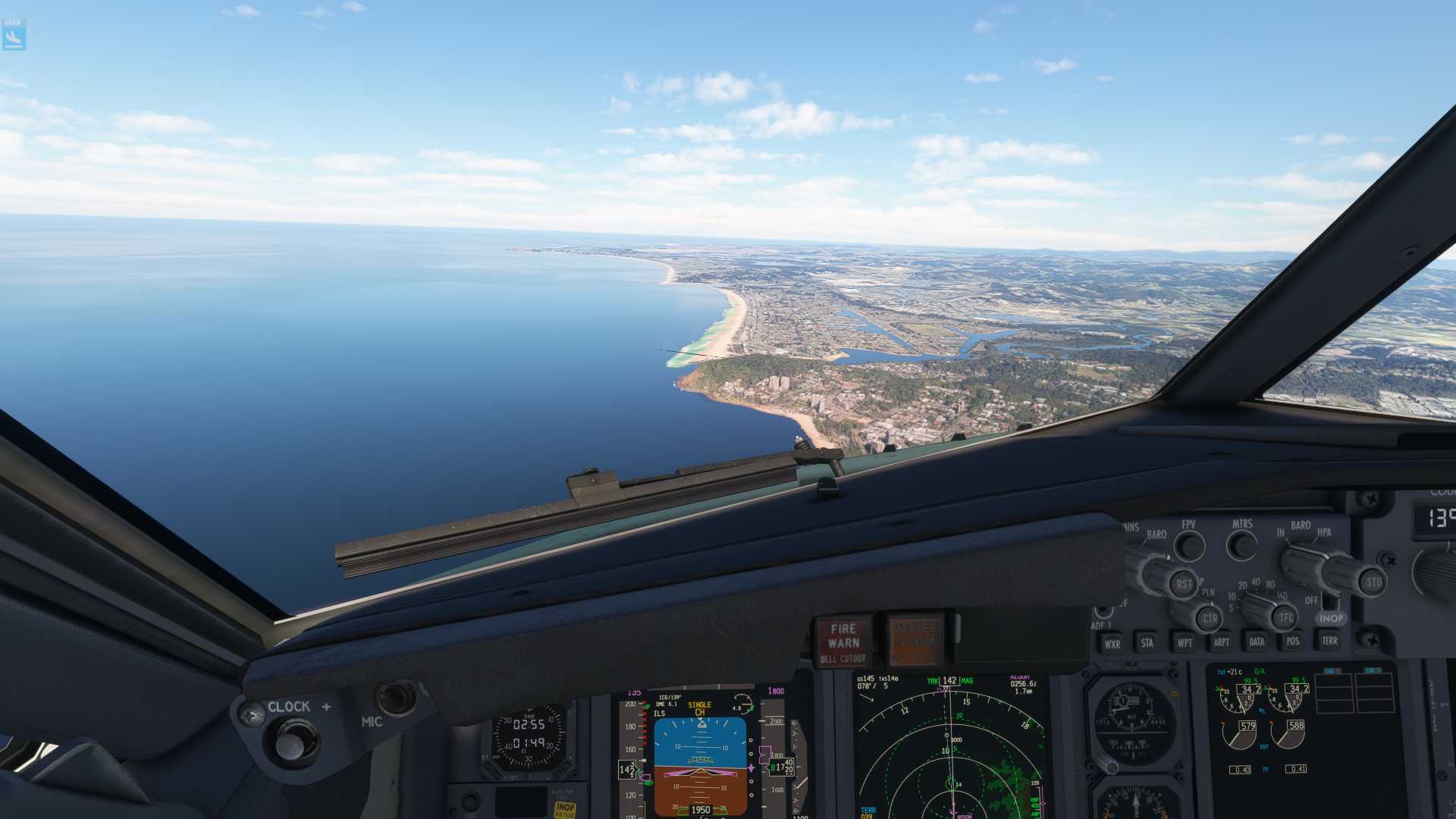The width and height of the screenshot is (1456, 819).
Task: Click the RST minimums reset button
Action: (x=1183, y=584)
